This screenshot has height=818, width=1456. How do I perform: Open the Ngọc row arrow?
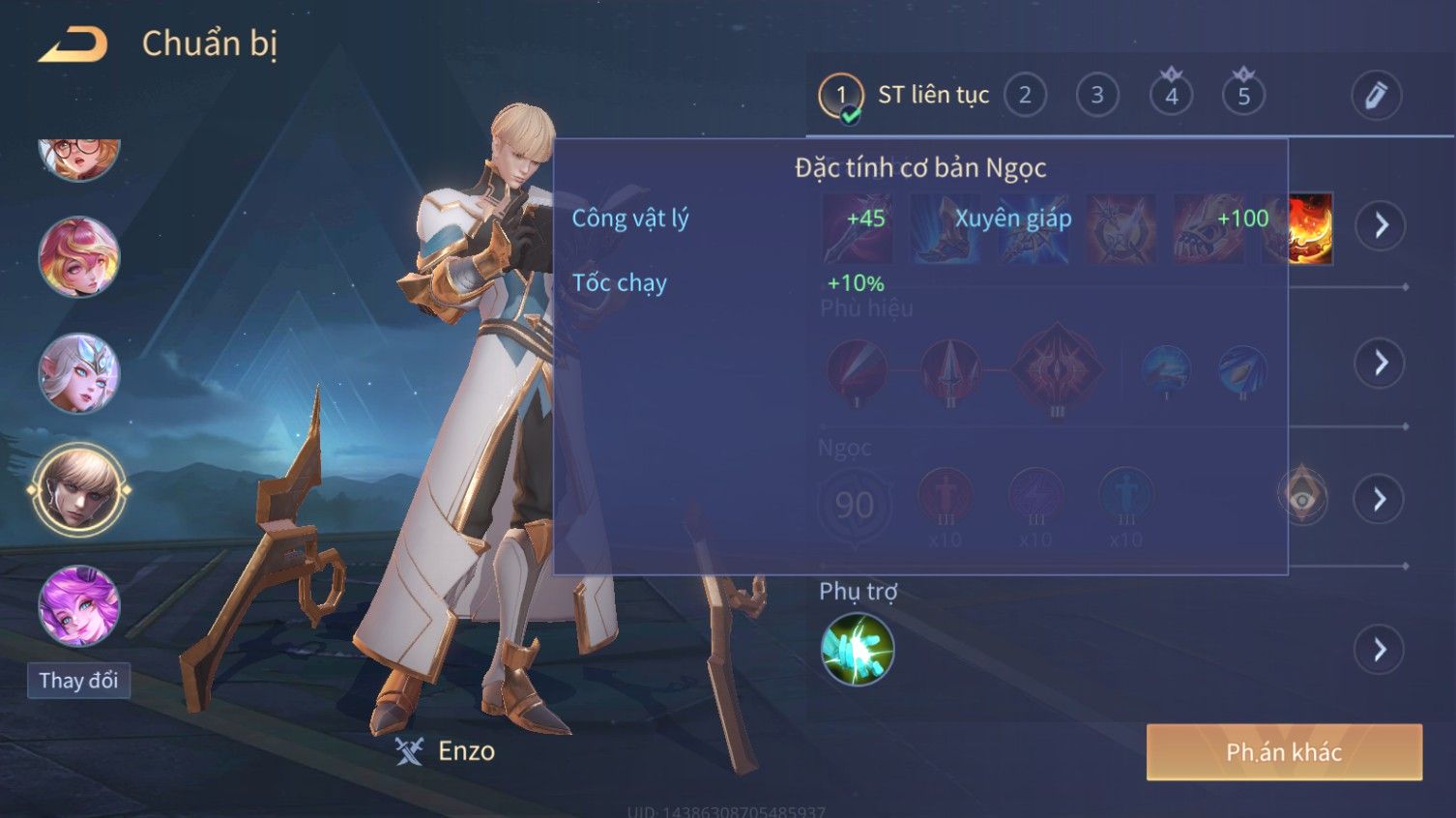[x=1380, y=499]
